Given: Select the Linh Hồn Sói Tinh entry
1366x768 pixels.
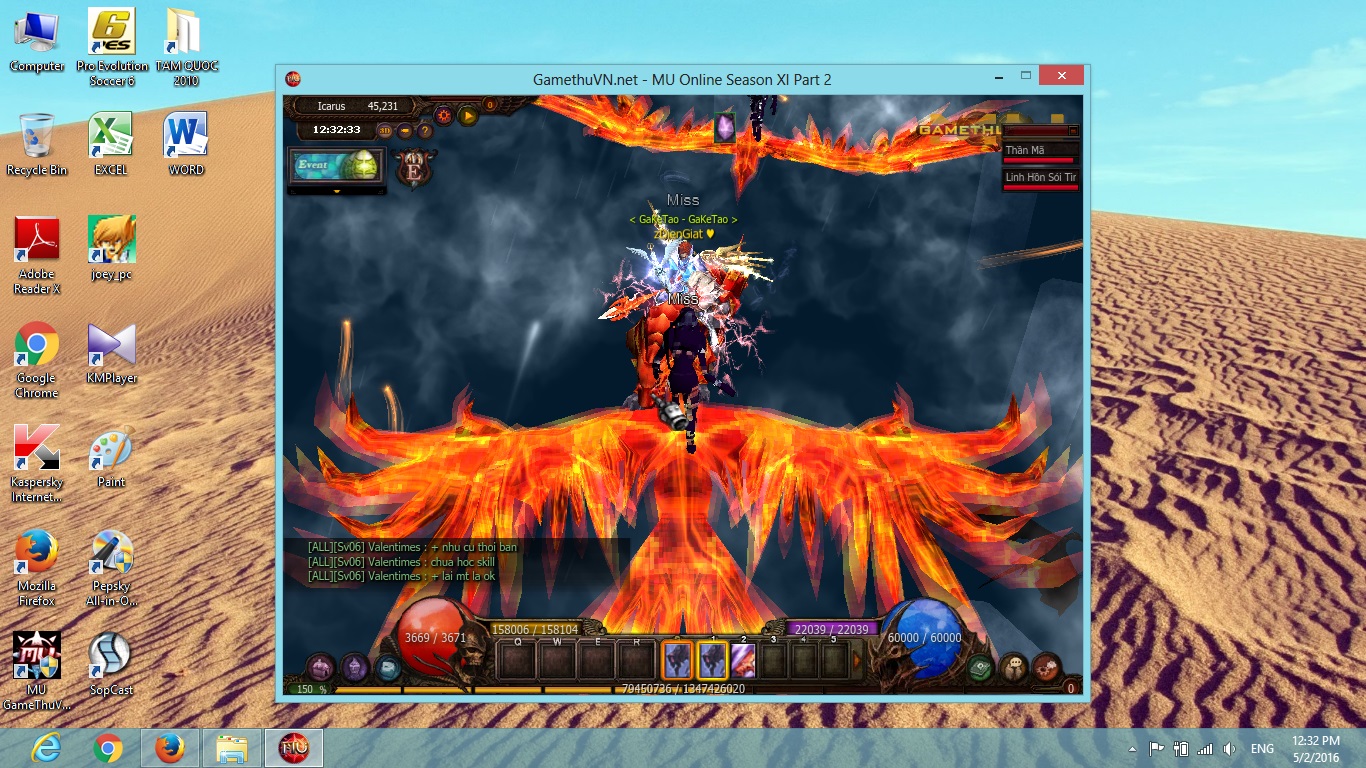Looking at the screenshot, I should coord(1040,179).
